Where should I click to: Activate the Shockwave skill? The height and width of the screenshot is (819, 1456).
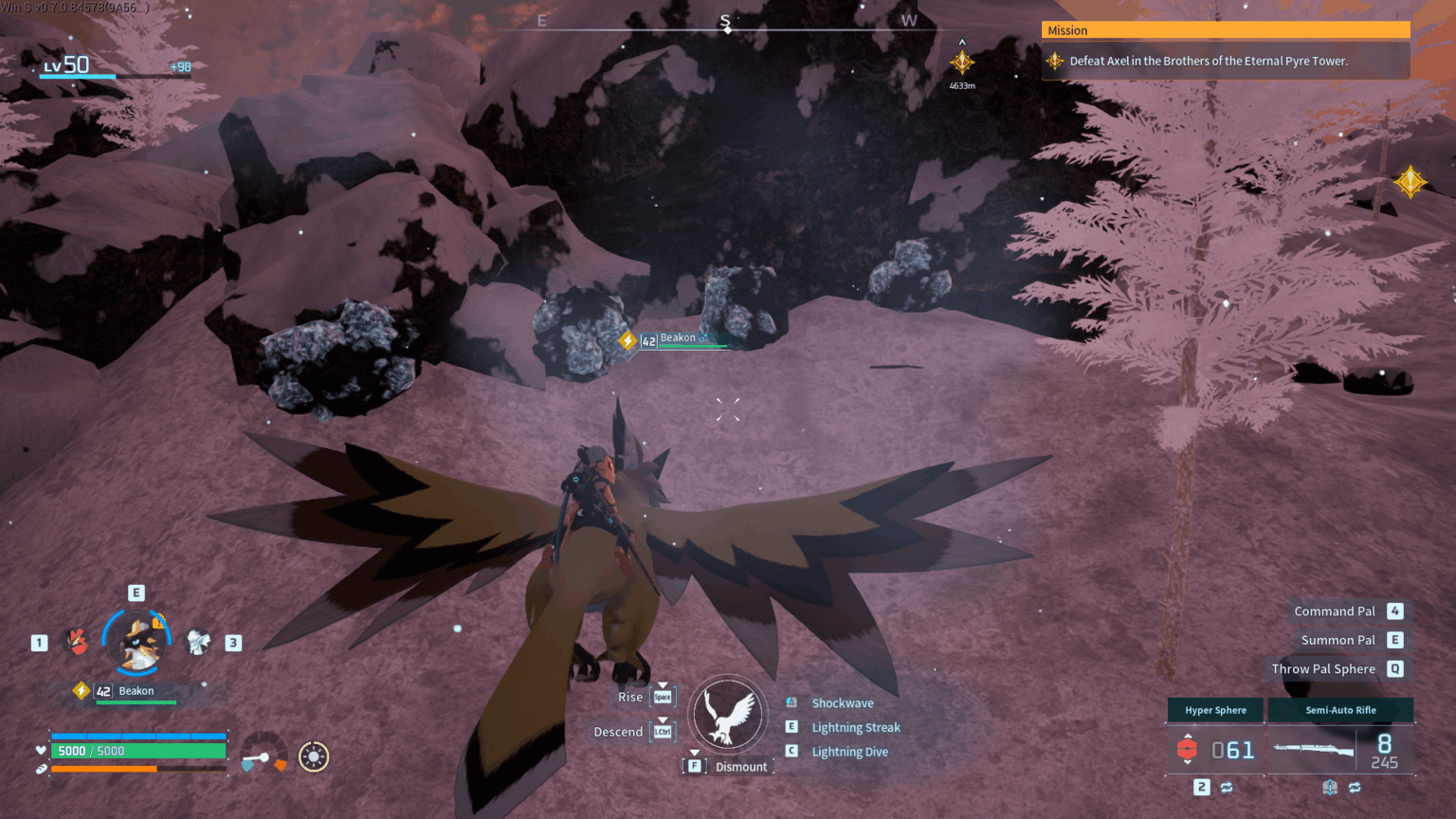click(x=842, y=703)
